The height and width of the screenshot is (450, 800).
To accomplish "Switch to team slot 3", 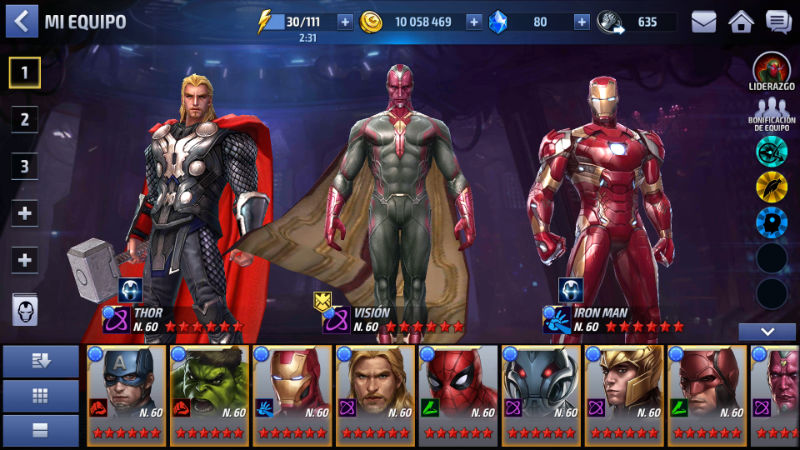I will coord(25,166).
